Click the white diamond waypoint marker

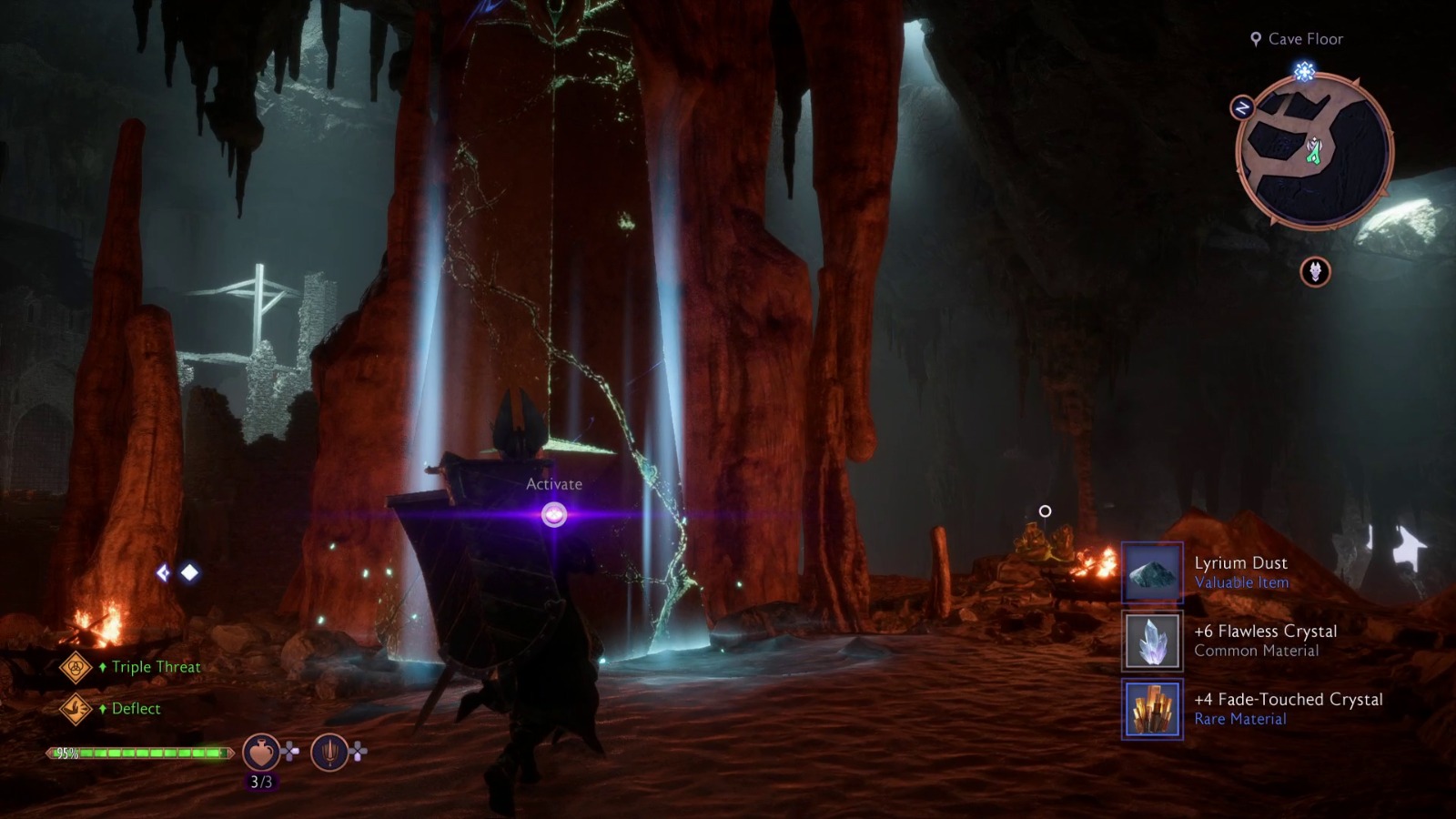click(187, 571)
